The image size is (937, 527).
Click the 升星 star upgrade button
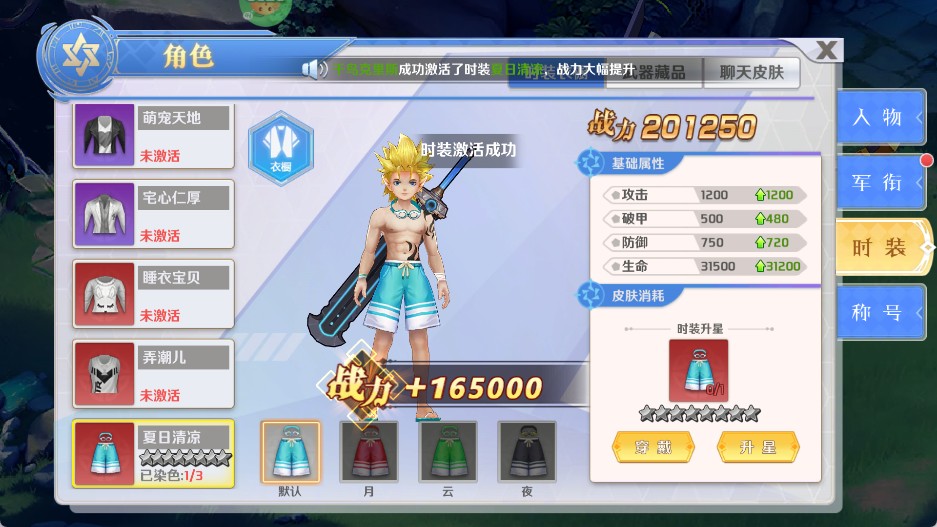[x=758, y=447]
